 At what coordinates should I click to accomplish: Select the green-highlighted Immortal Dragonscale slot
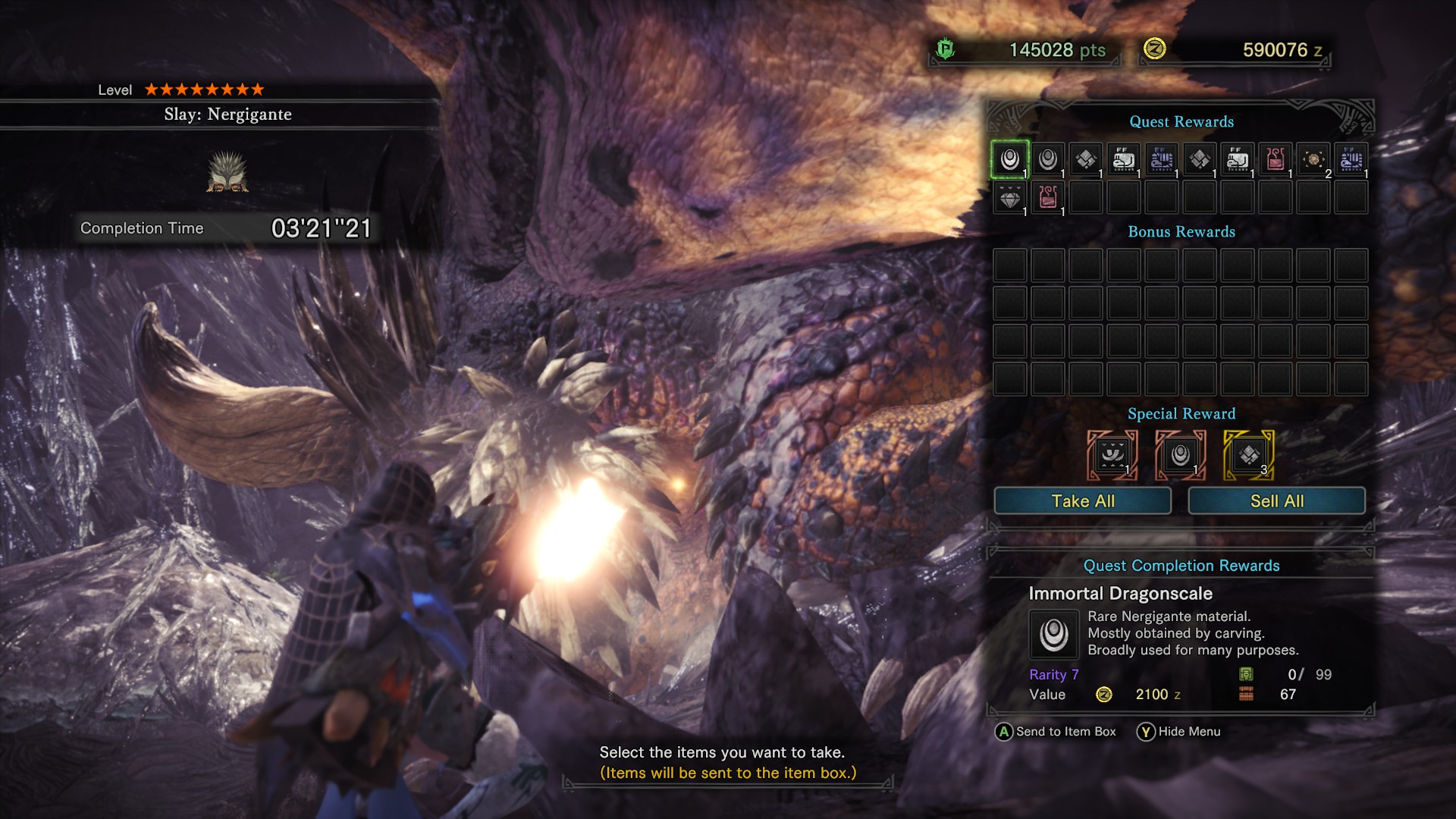1009,160
